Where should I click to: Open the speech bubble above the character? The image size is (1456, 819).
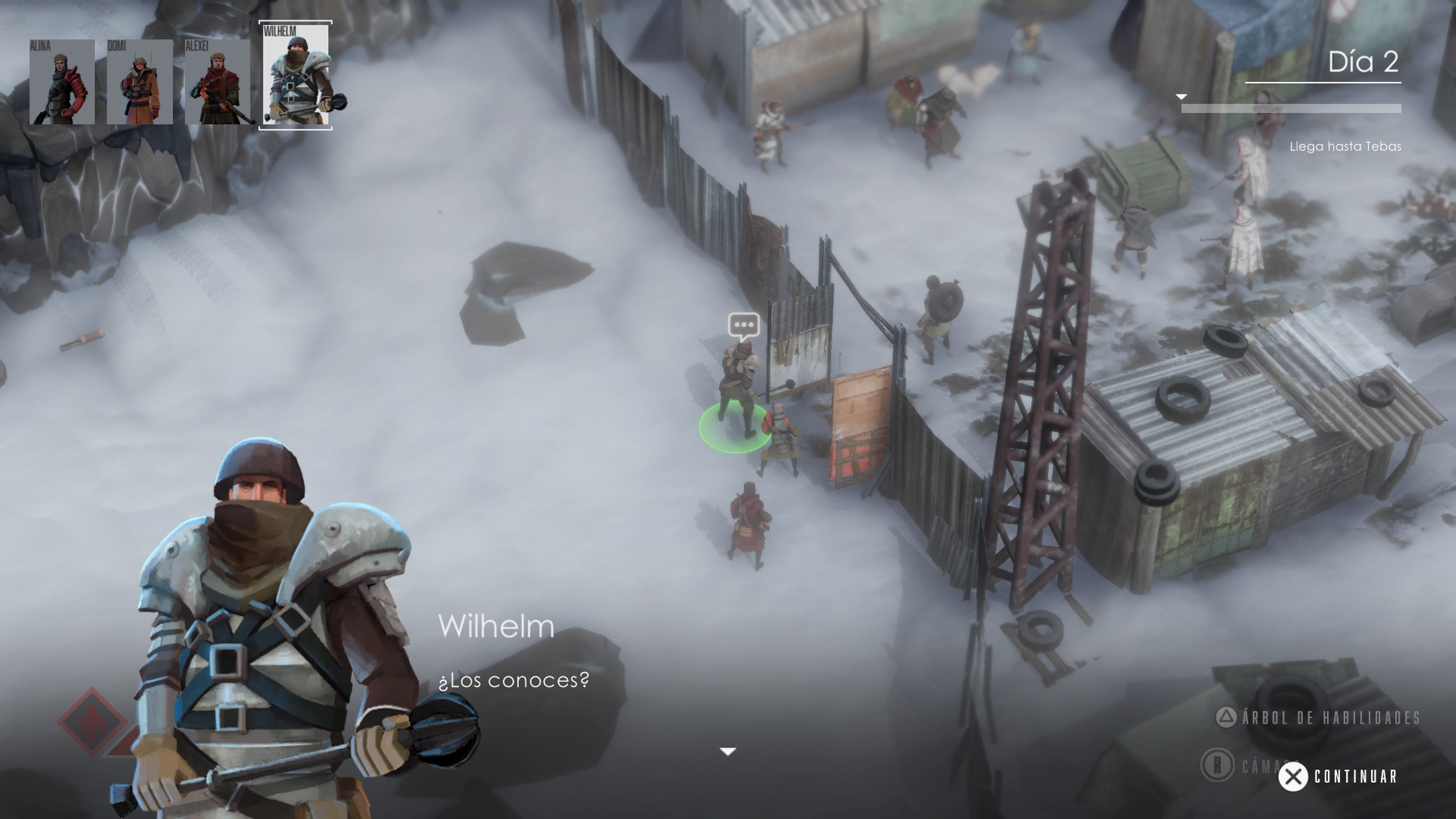tap(743, 325)
